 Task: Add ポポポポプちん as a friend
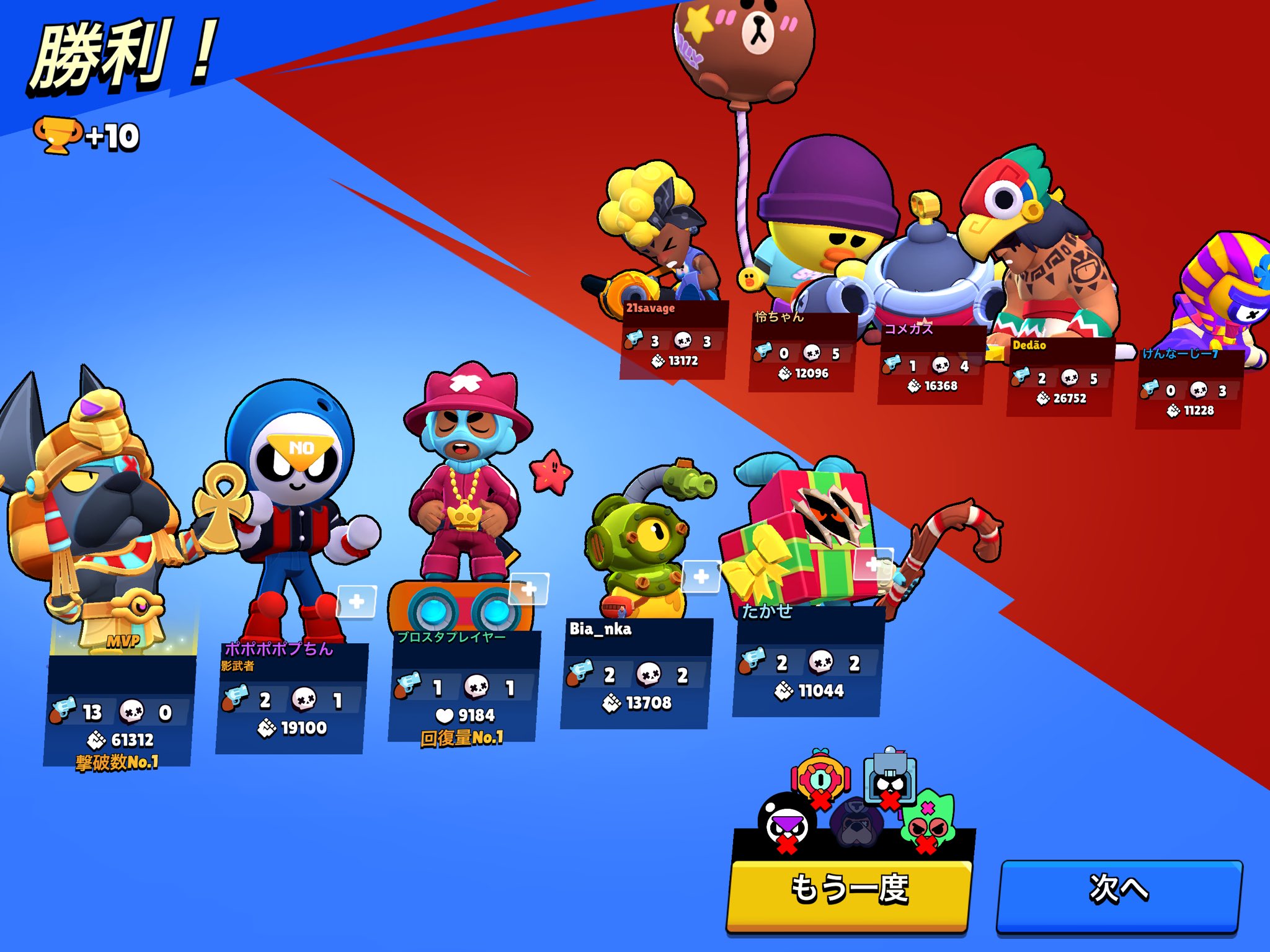click(x=356, y=601)
